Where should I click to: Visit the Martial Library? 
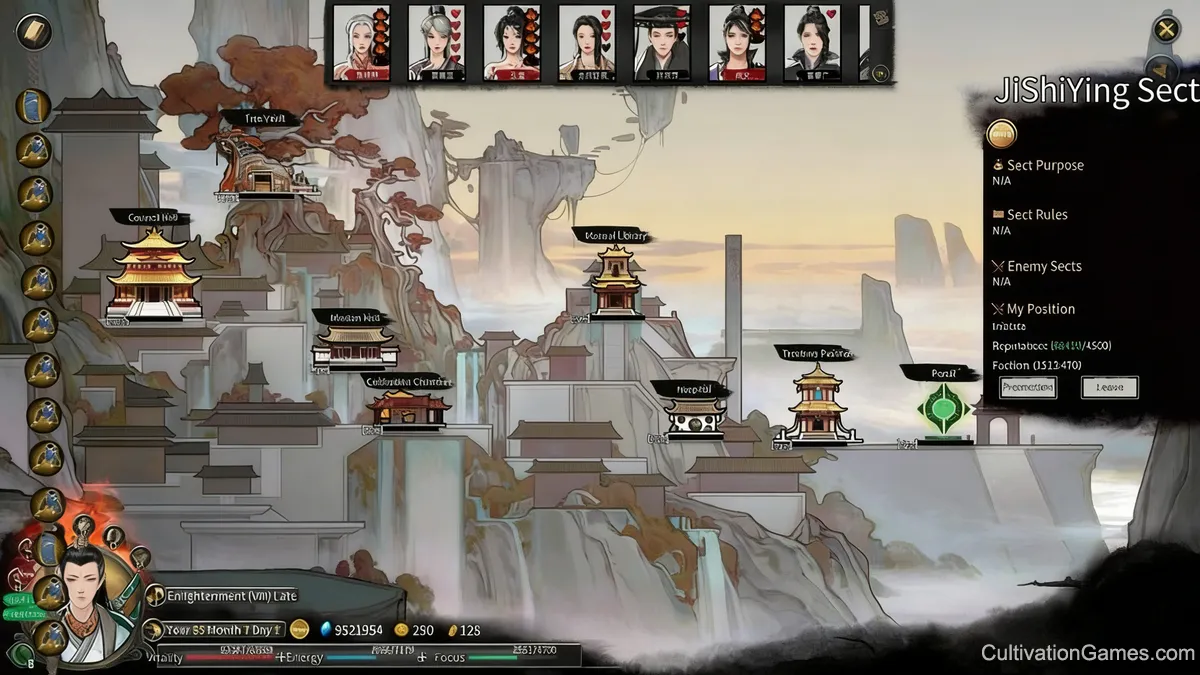[x=614, y=285]
